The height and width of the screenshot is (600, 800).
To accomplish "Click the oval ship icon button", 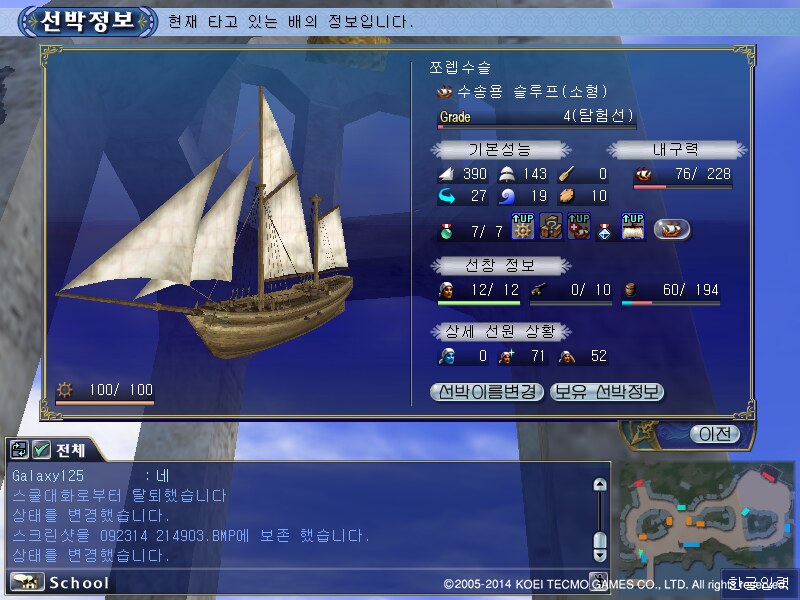I will click(x=672, y=229).
